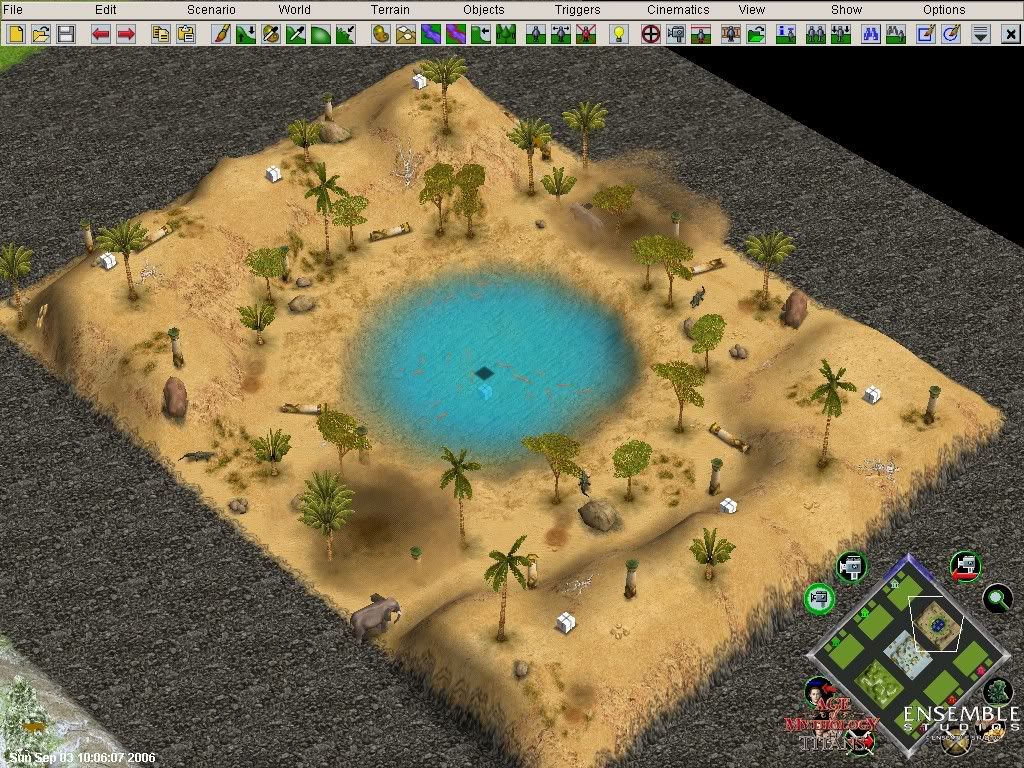Open the Scenario menu

[x=211, y=10]
